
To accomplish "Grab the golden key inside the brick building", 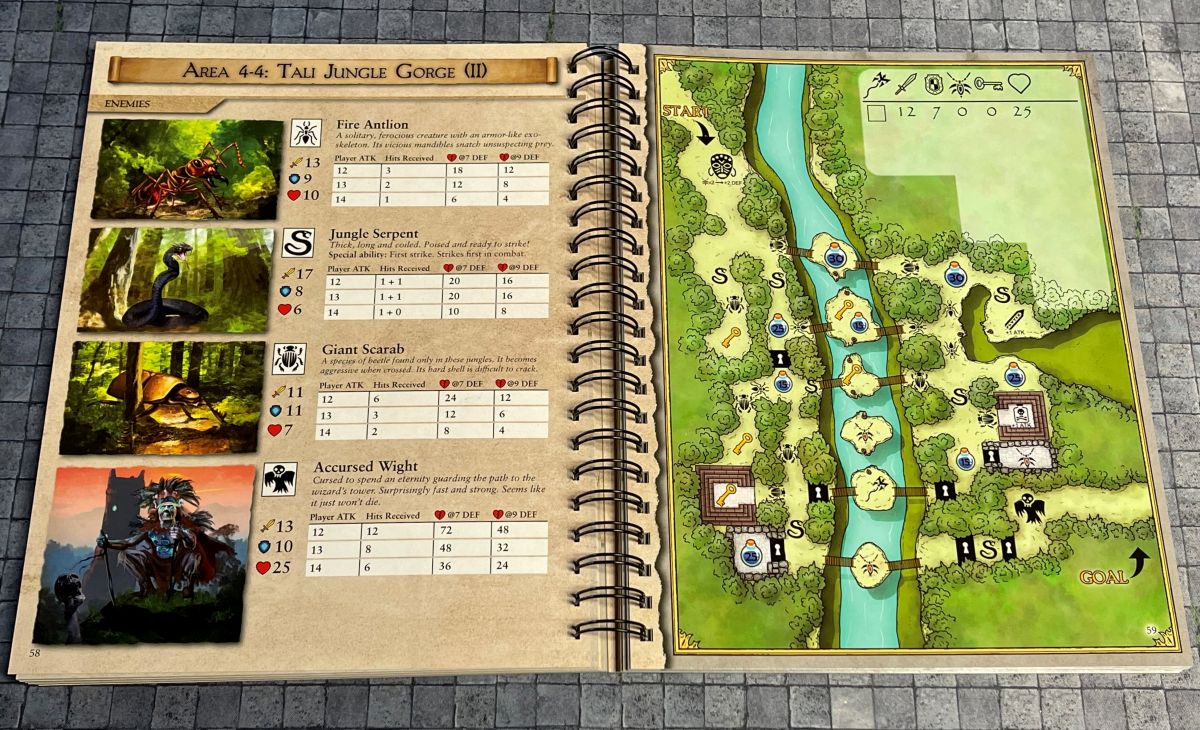I will pyautogui.click(x=726, y=492).
